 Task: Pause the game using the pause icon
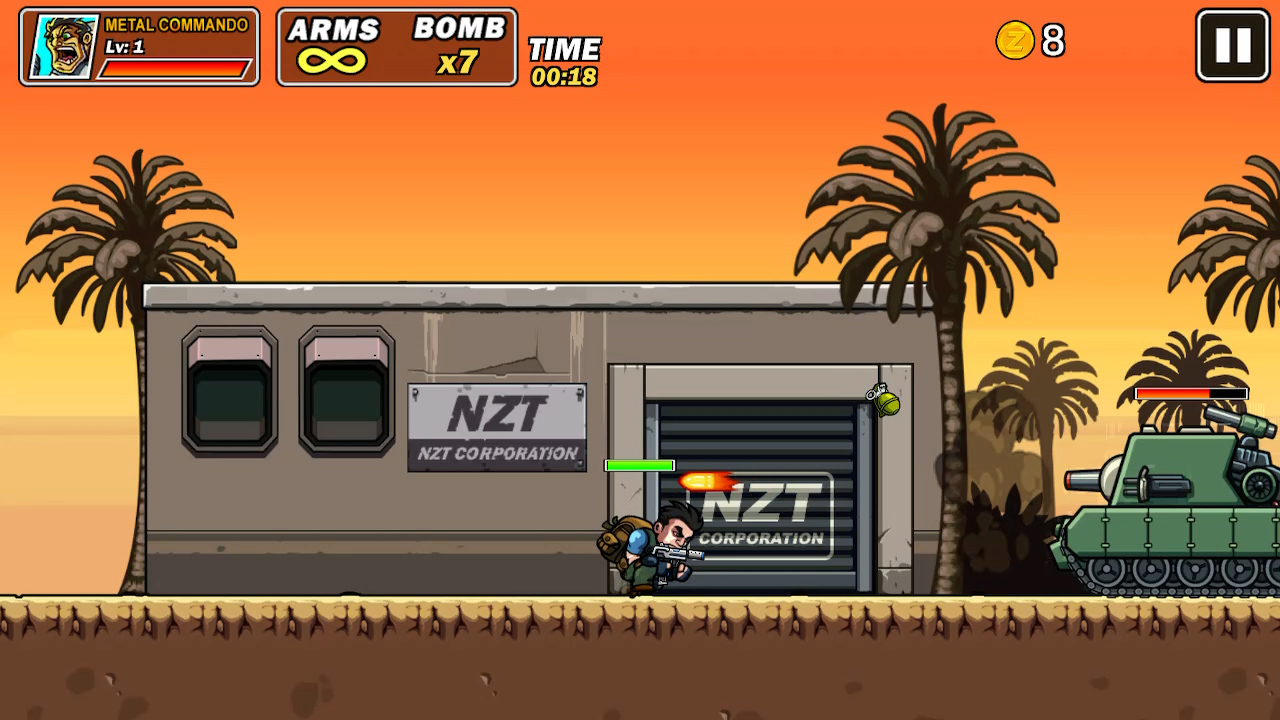[1231, 44]
